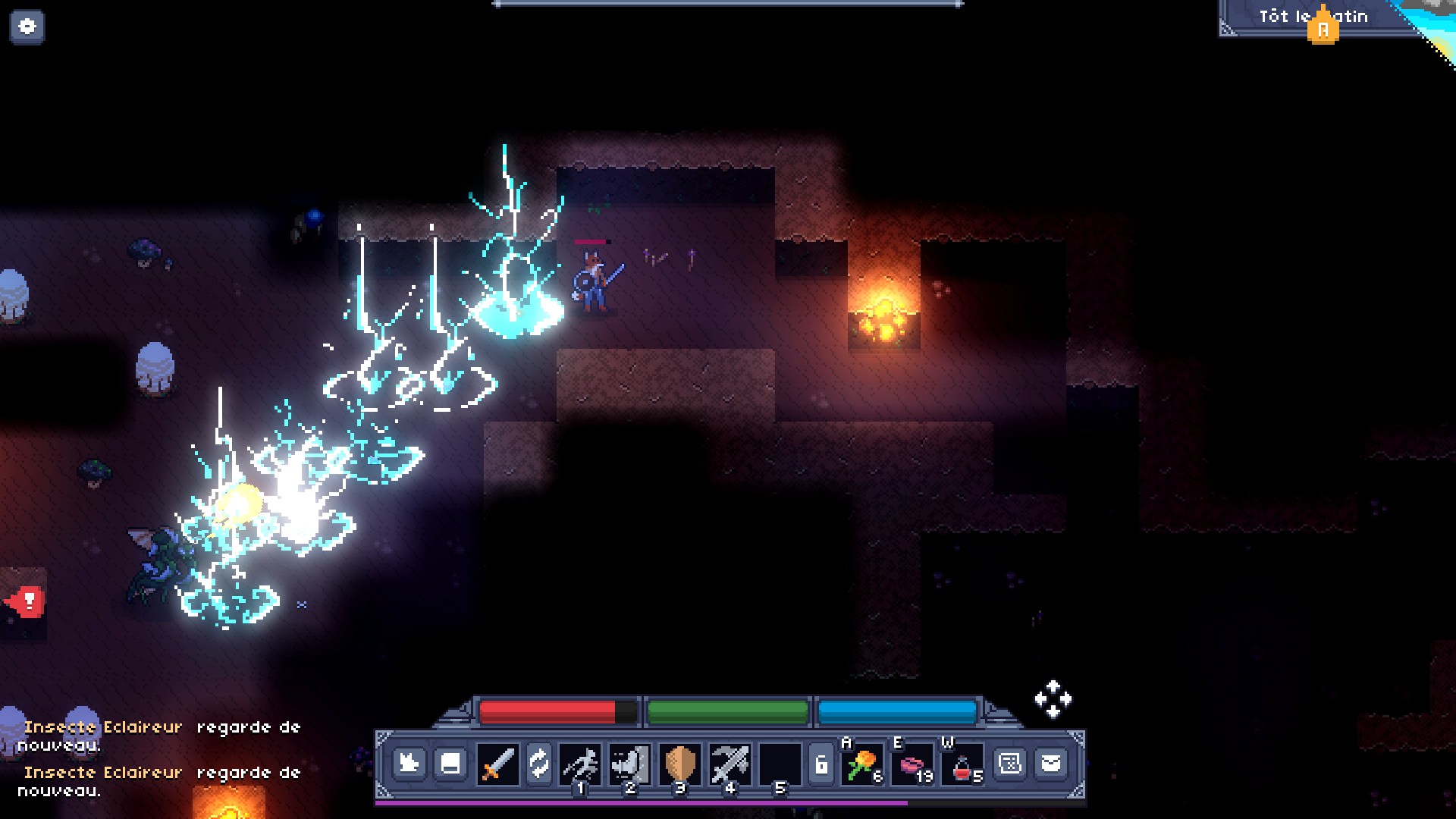Activate the wooden shield ability in slot 3

pos(679,764)
